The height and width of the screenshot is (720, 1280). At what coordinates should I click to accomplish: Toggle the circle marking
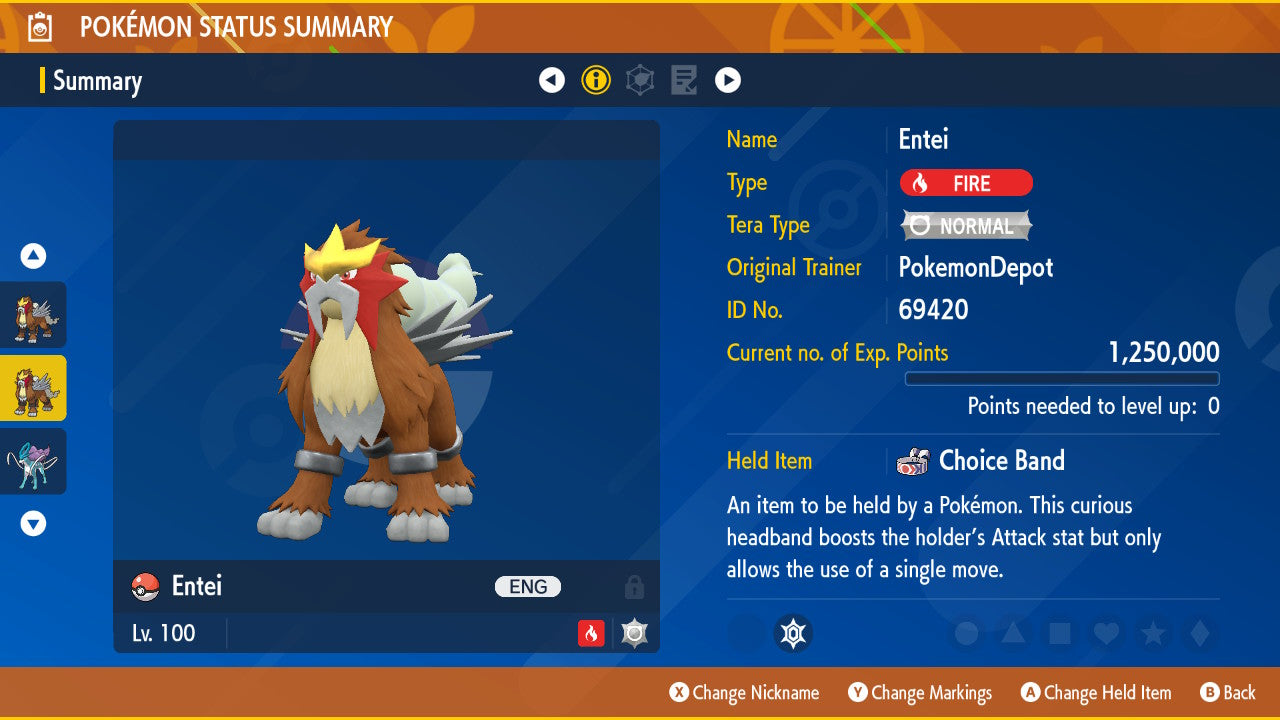[x=966, y=633]
